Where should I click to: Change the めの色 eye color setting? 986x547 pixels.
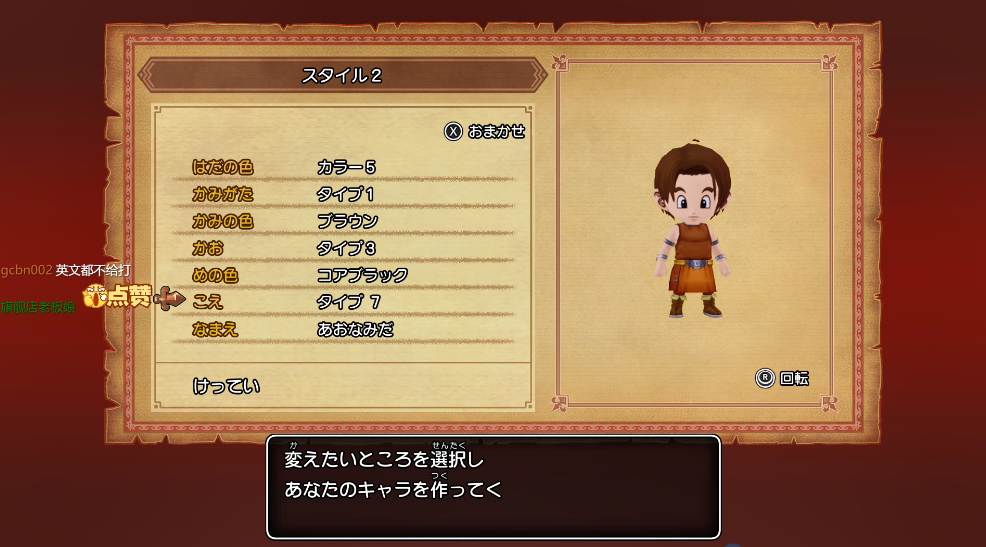[x=215, y=275]
